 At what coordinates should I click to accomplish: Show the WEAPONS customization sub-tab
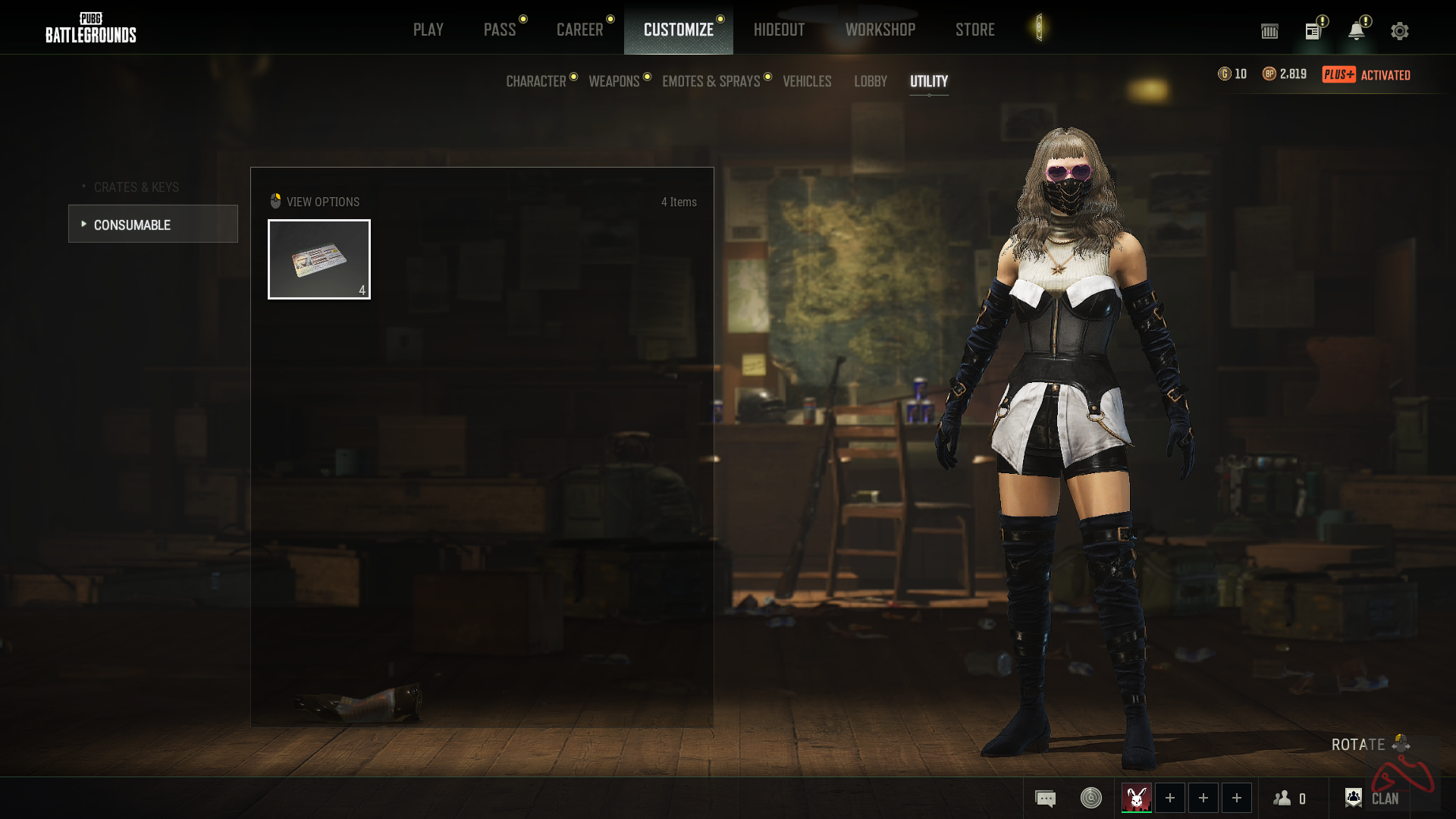[x=614, y=81]
